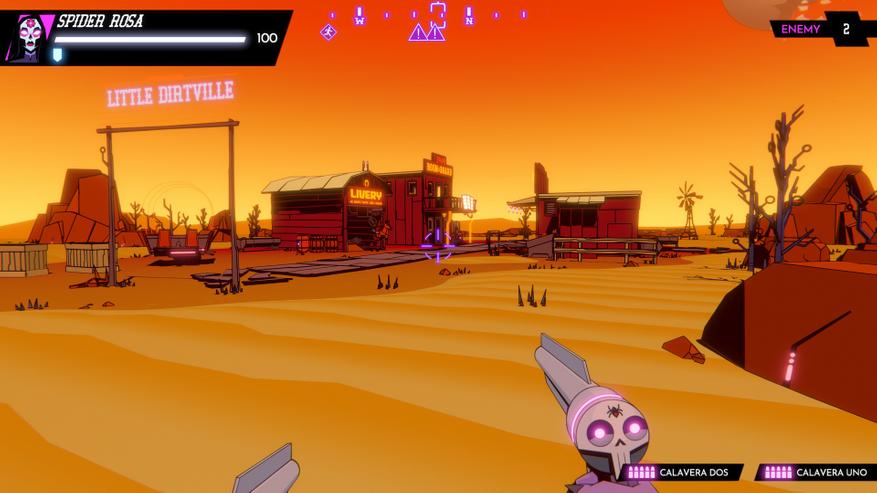Select the Calavera Dos weapon label
This screenshot has width=877, height=493.
coord(683,472)
